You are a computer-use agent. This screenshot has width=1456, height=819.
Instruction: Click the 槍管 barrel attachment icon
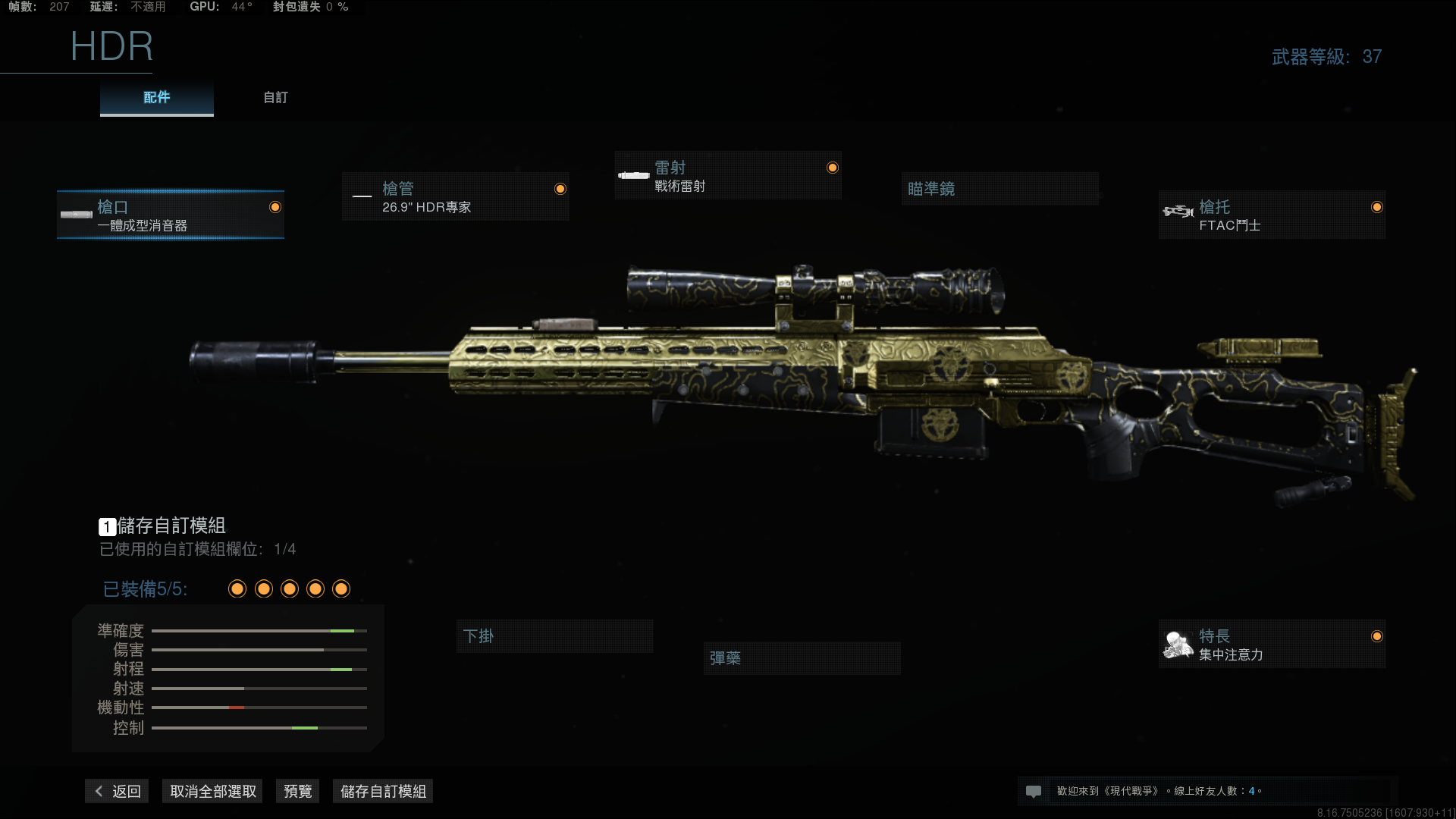[362, 196]
